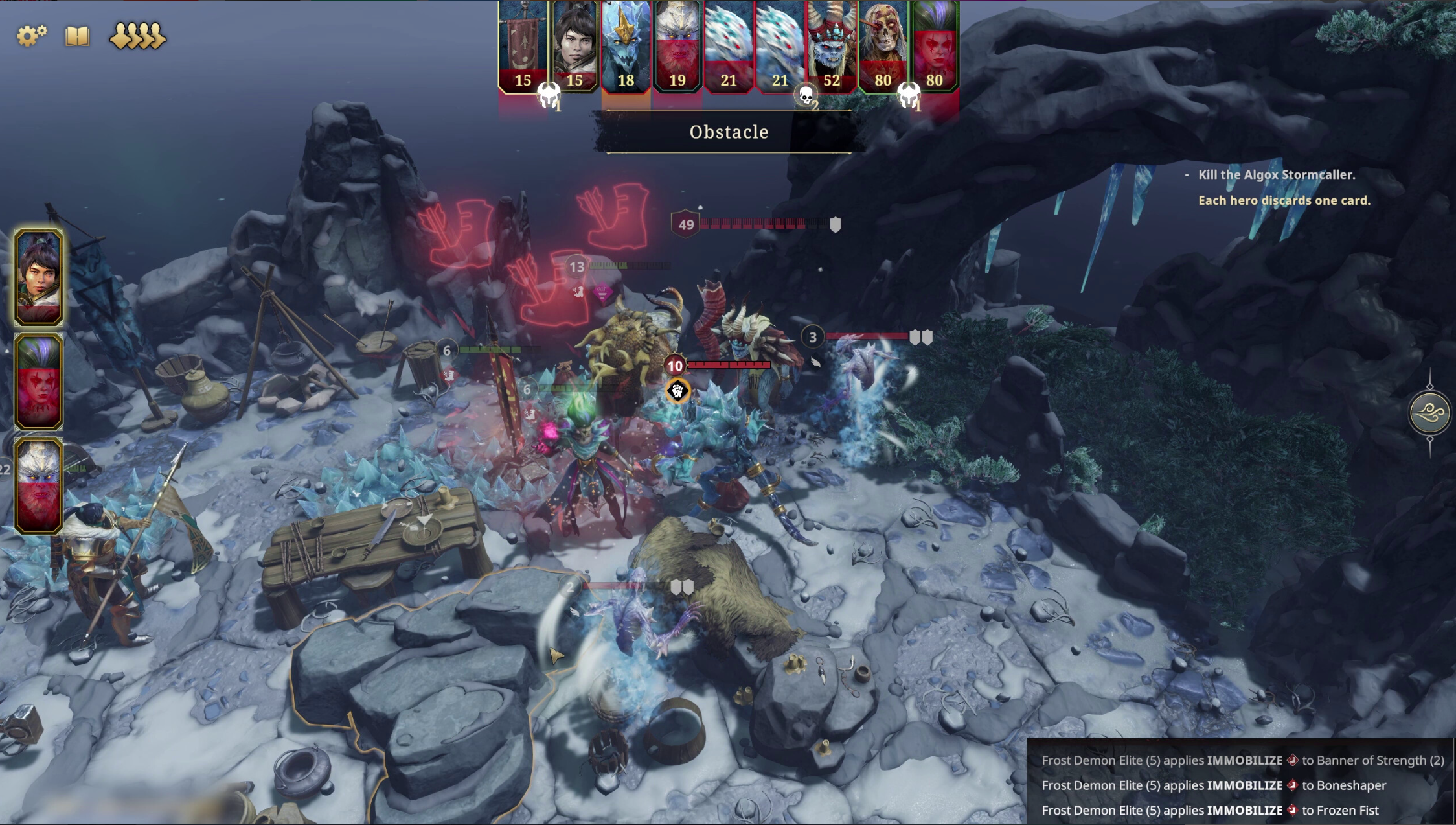This screenshot has height=825, width=1456.
Task: Open the wind swirl element tracker
Action: point(1429,413)
